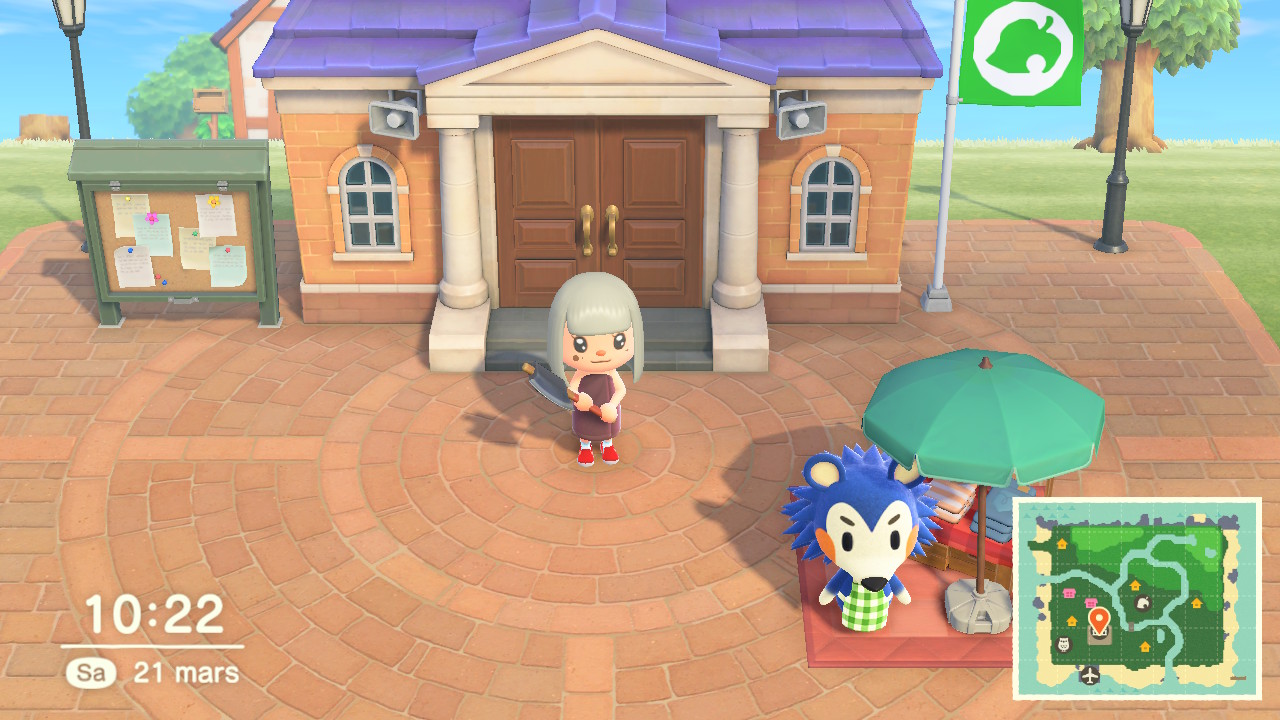Click the pink Able Sisters shop icon on the map
This screenshot has height=720, width=1280.
(1068, 592)
